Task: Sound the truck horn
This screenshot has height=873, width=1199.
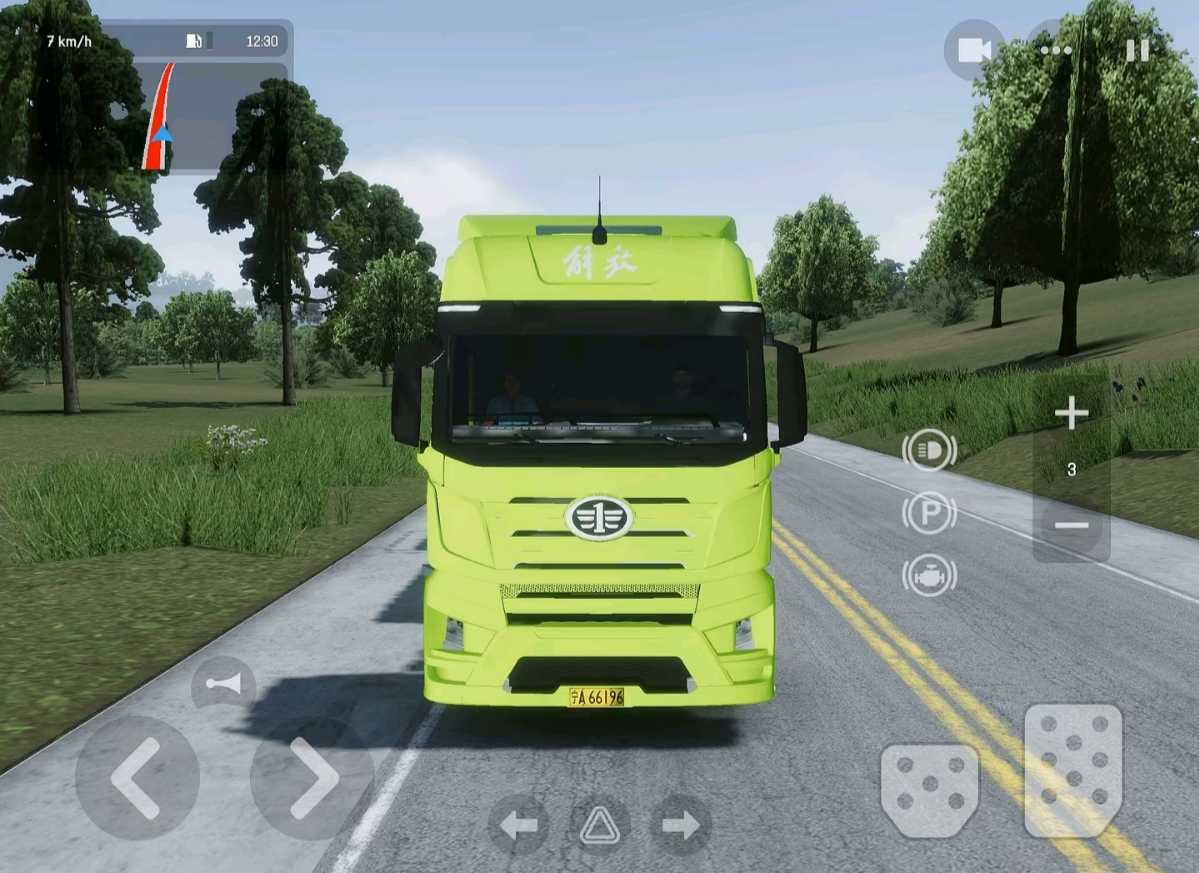Action: [x=223, y=683]
